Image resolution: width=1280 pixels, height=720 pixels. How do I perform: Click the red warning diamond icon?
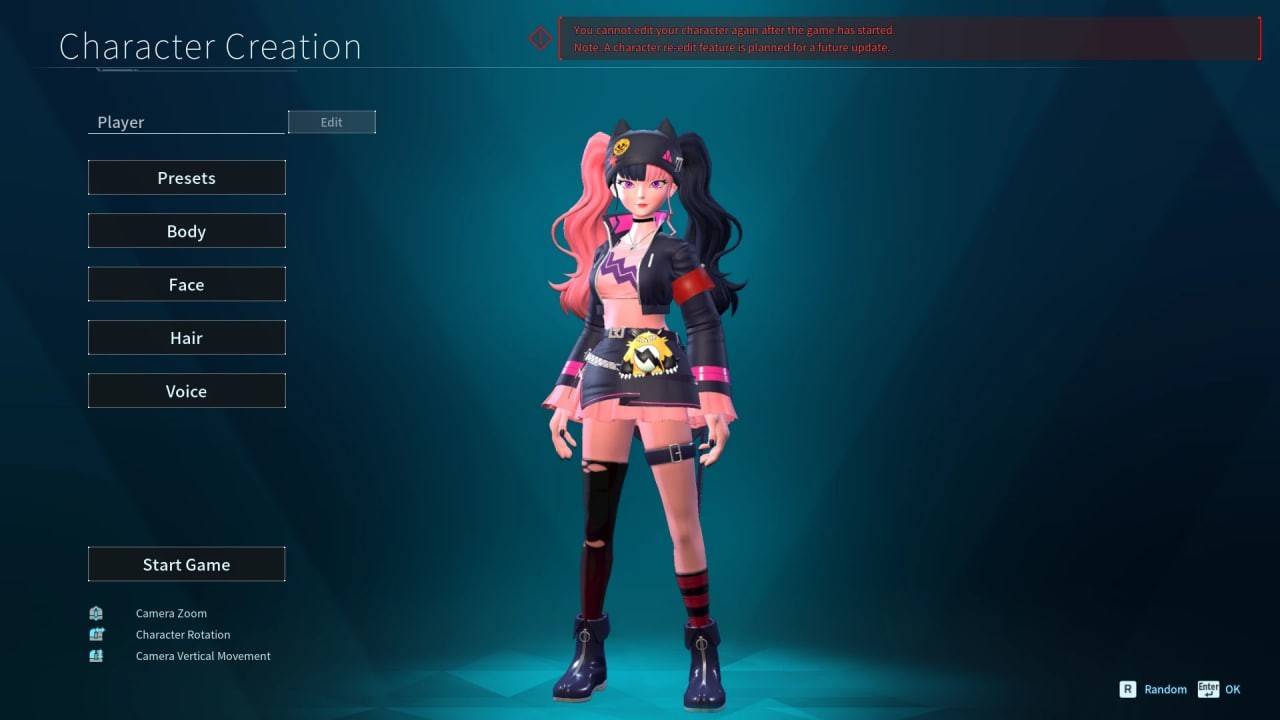(x=540, y=38)
